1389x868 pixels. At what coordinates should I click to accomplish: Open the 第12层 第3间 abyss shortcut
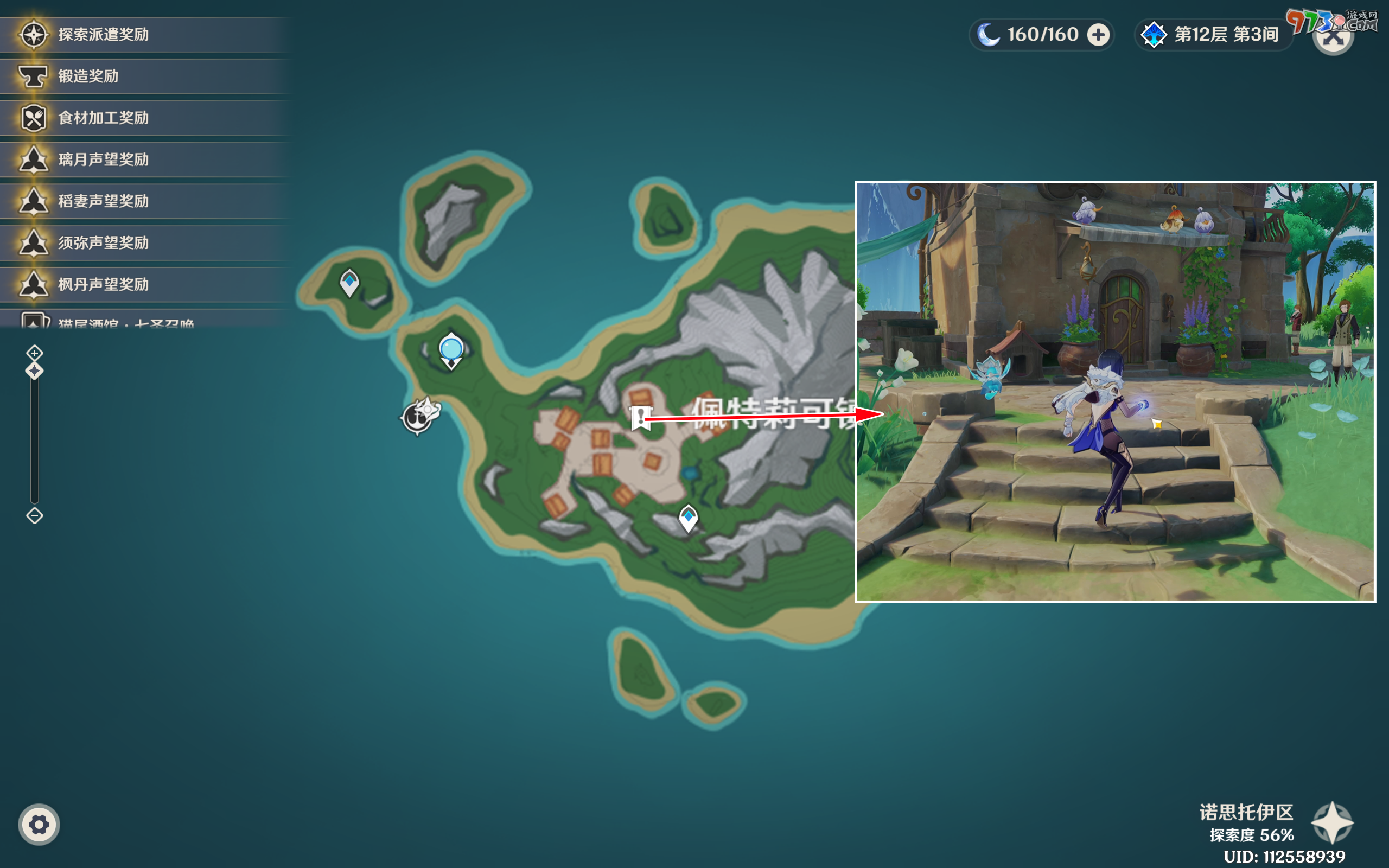coord(1213,34)
